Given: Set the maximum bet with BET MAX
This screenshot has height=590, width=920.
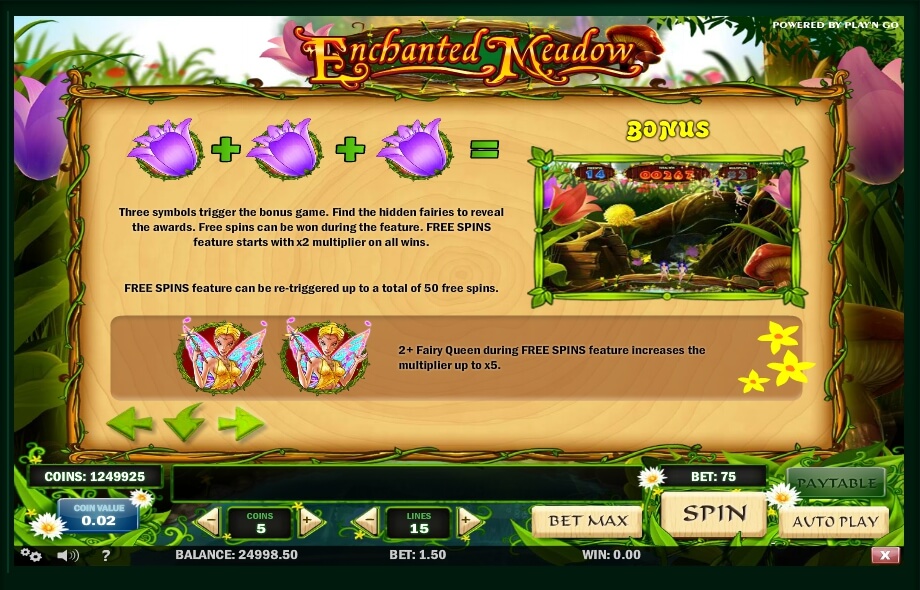Looking at the screenshot, I should pyautogui.click(x=587, y=521).
